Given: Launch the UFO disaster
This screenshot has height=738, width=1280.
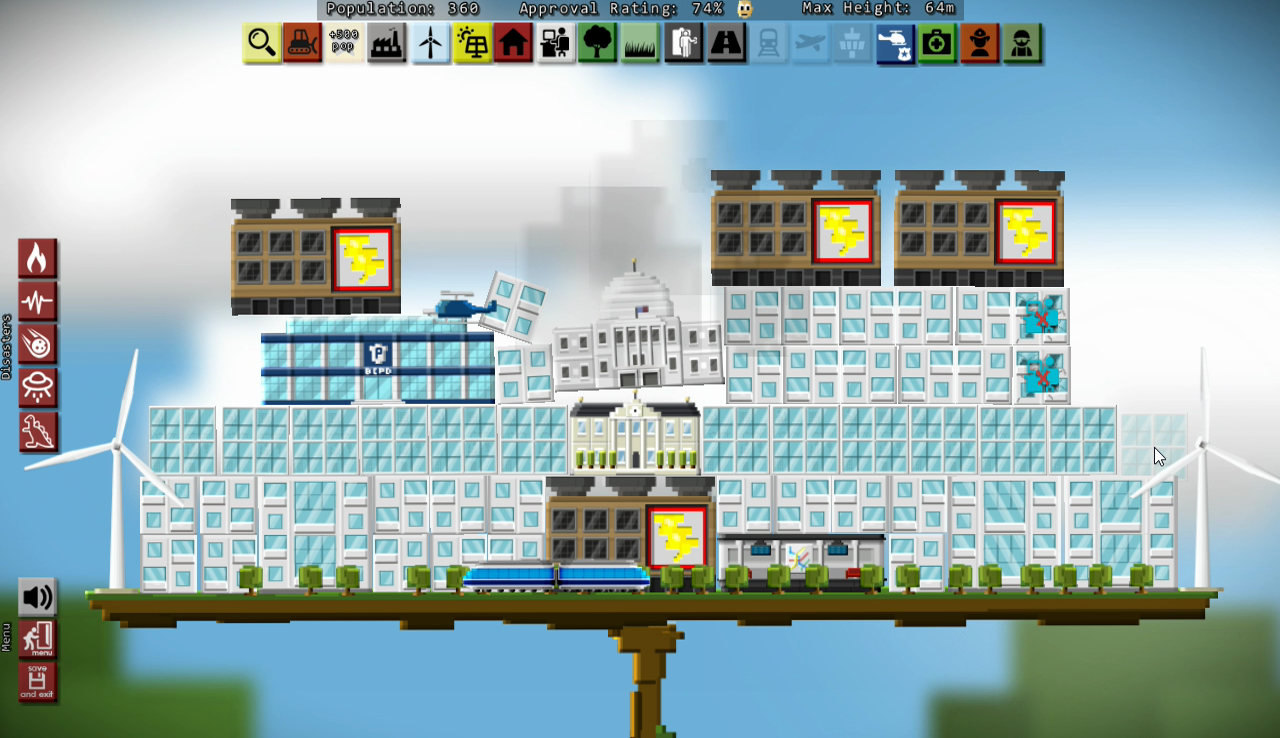Looking at the screenshot, I should point(38,388).
